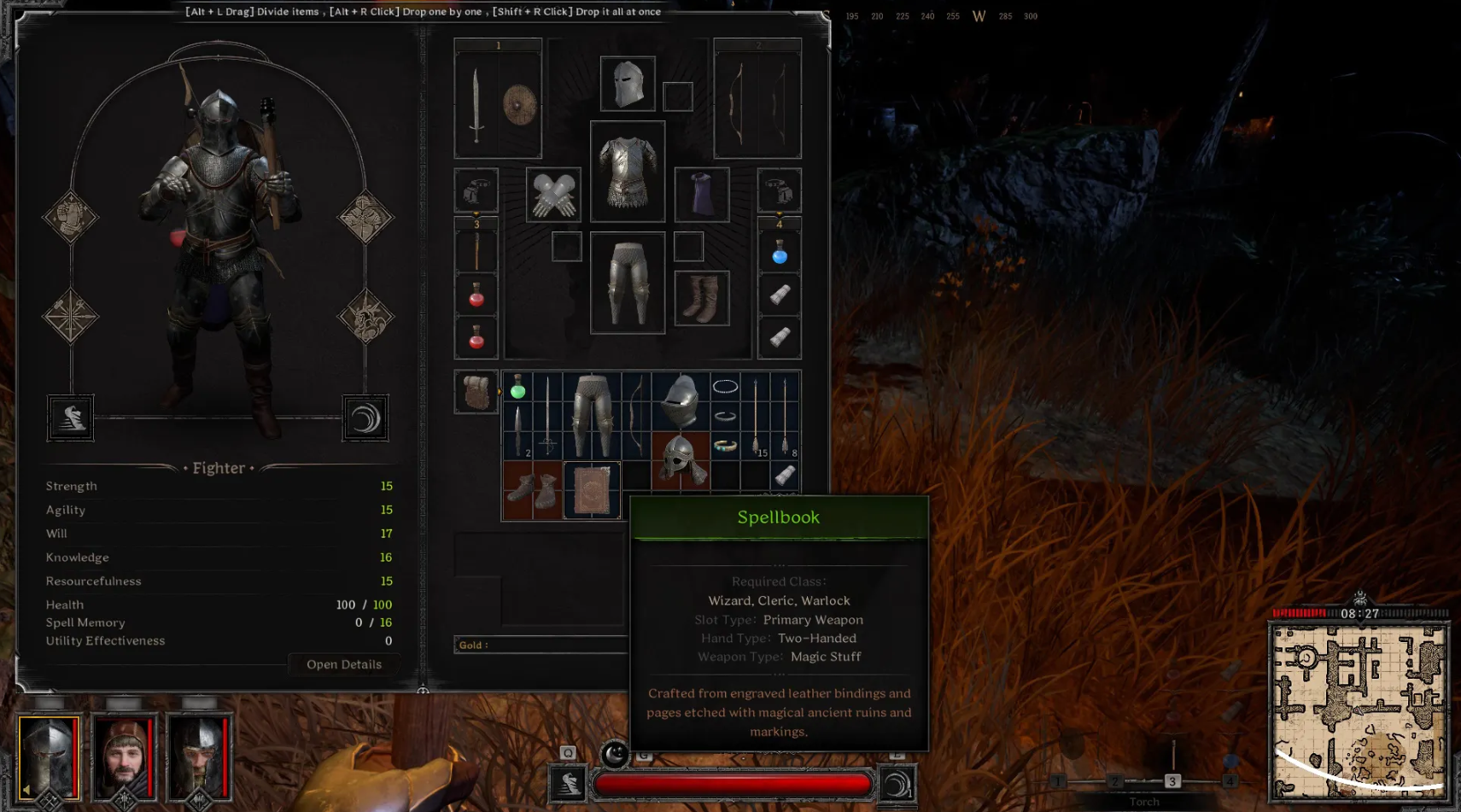Click the sprint skill icon below character
The image size is (1461, 812).
click(71, 418)
